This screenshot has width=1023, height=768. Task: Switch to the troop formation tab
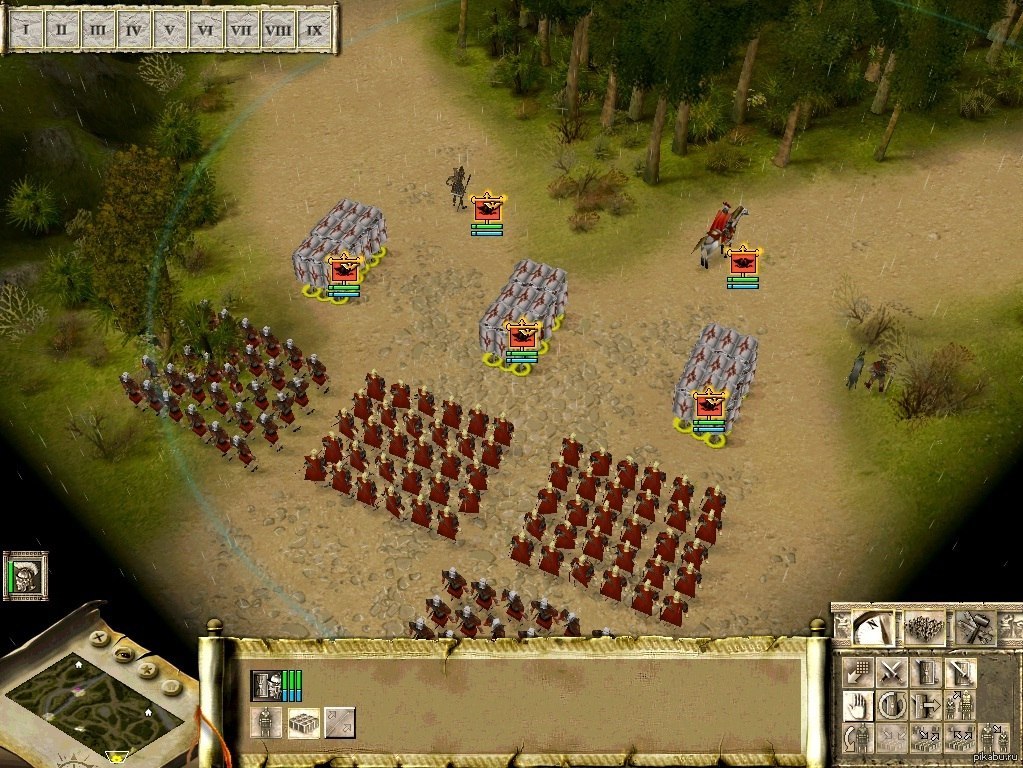tap(924, 628)
